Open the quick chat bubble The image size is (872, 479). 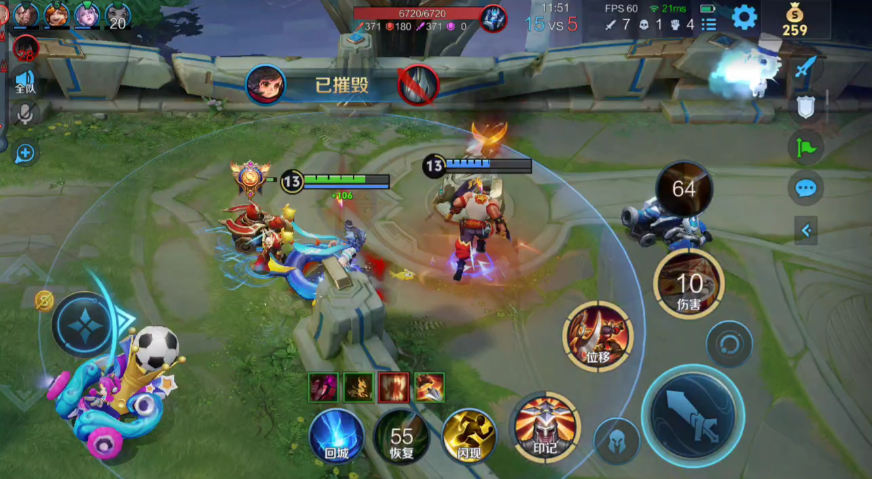click(806, 188)
